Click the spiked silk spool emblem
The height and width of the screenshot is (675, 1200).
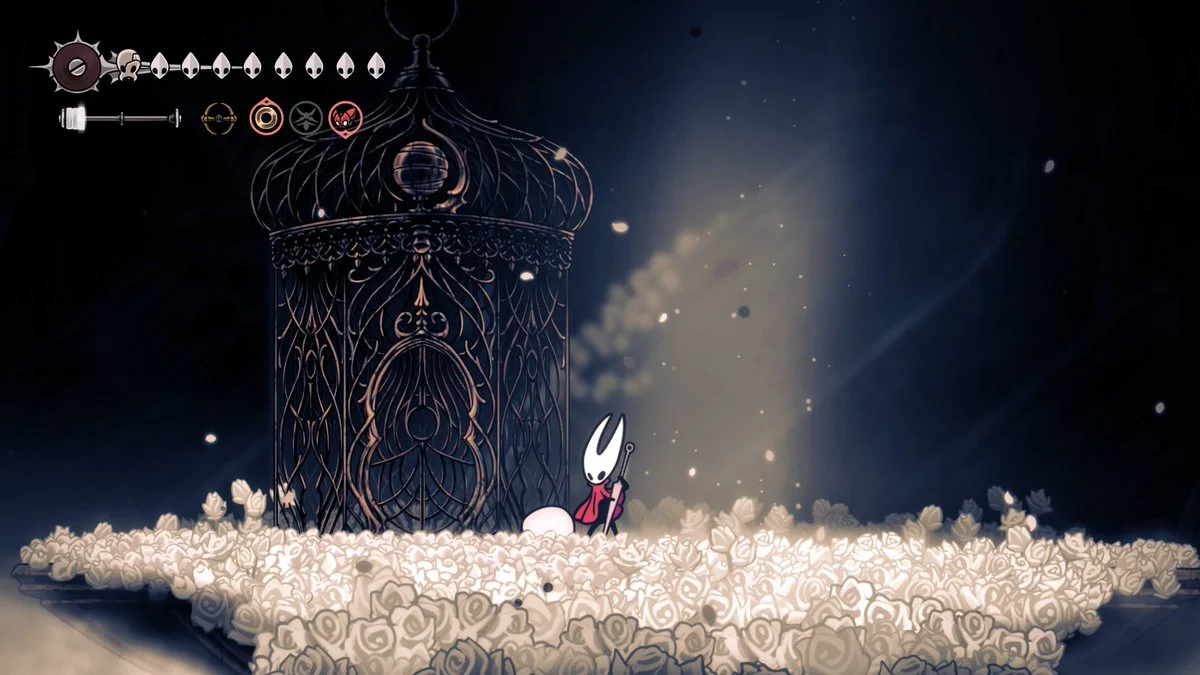[x=75, y=65]
